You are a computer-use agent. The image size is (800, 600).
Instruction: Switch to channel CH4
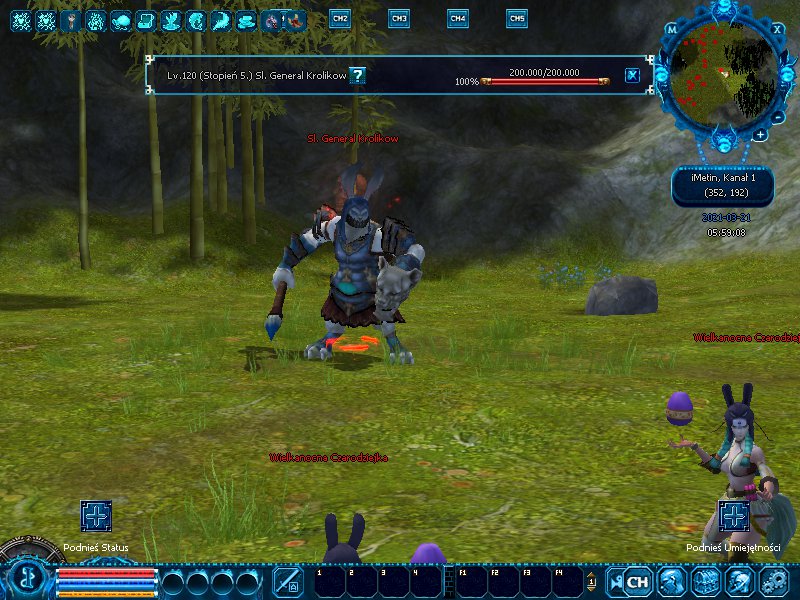[x=458, y=19]
